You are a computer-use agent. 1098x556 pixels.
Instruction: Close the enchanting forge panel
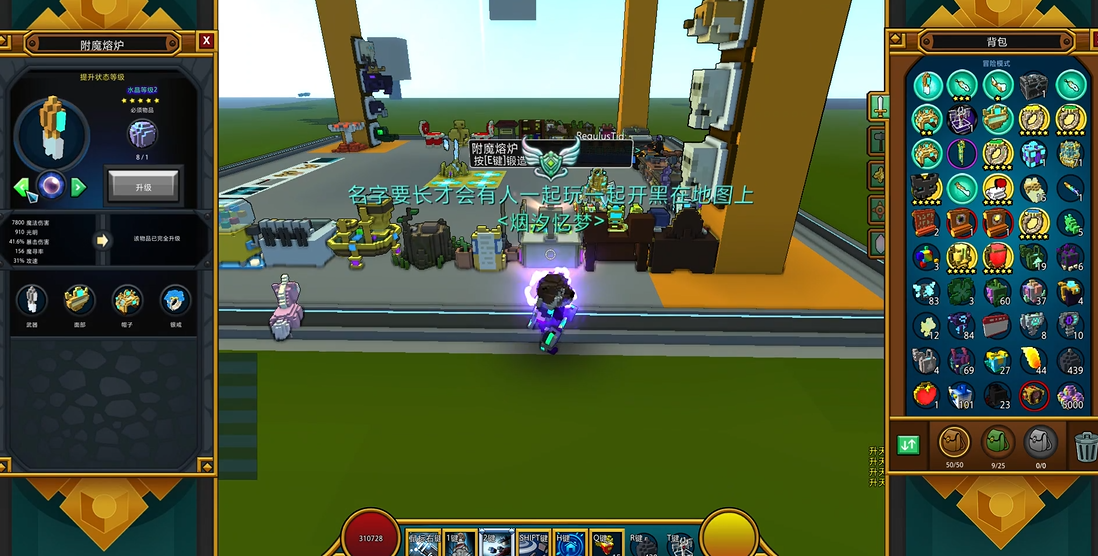206,41
